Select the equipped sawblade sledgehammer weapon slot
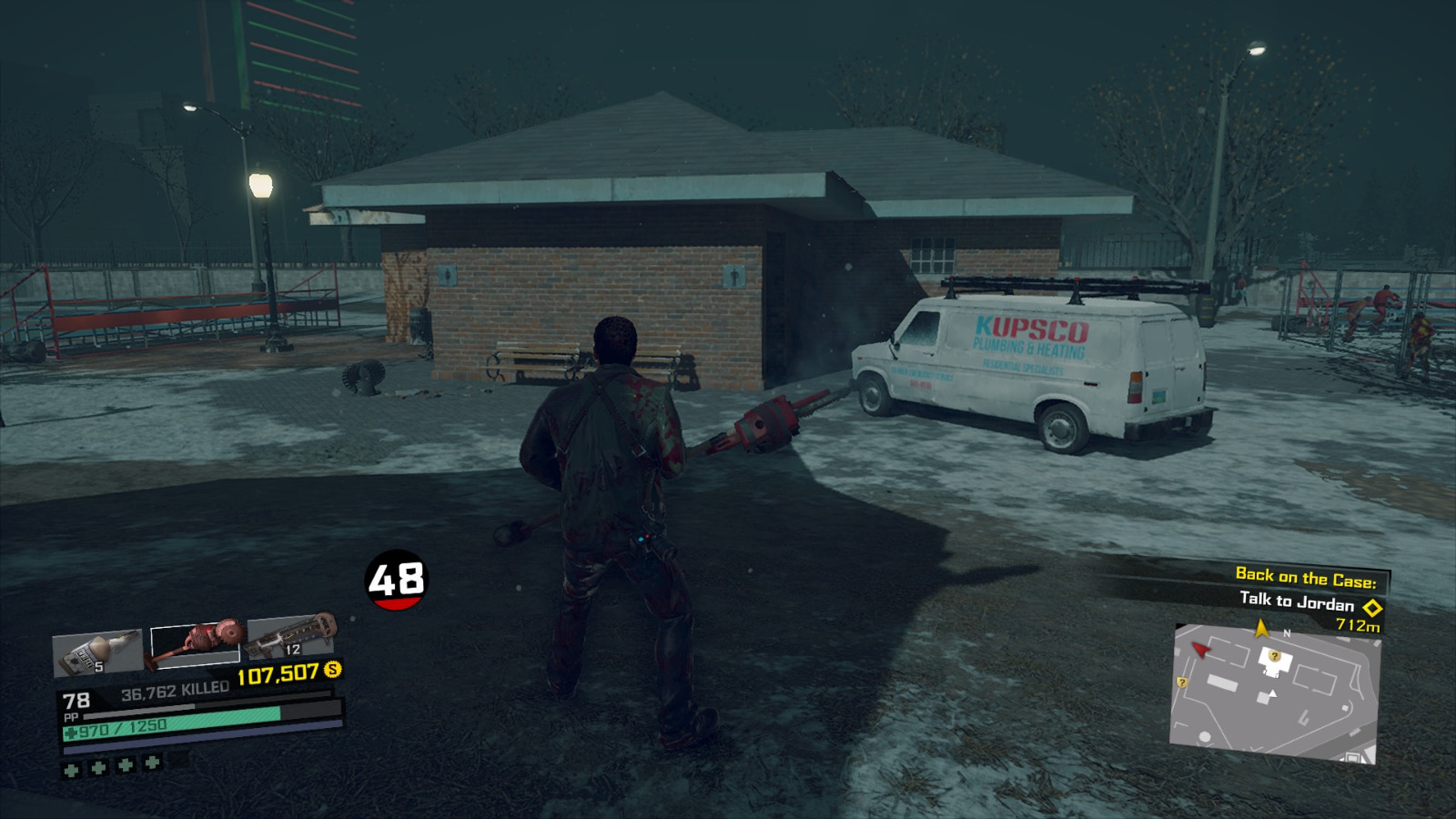 click(194, 642)
